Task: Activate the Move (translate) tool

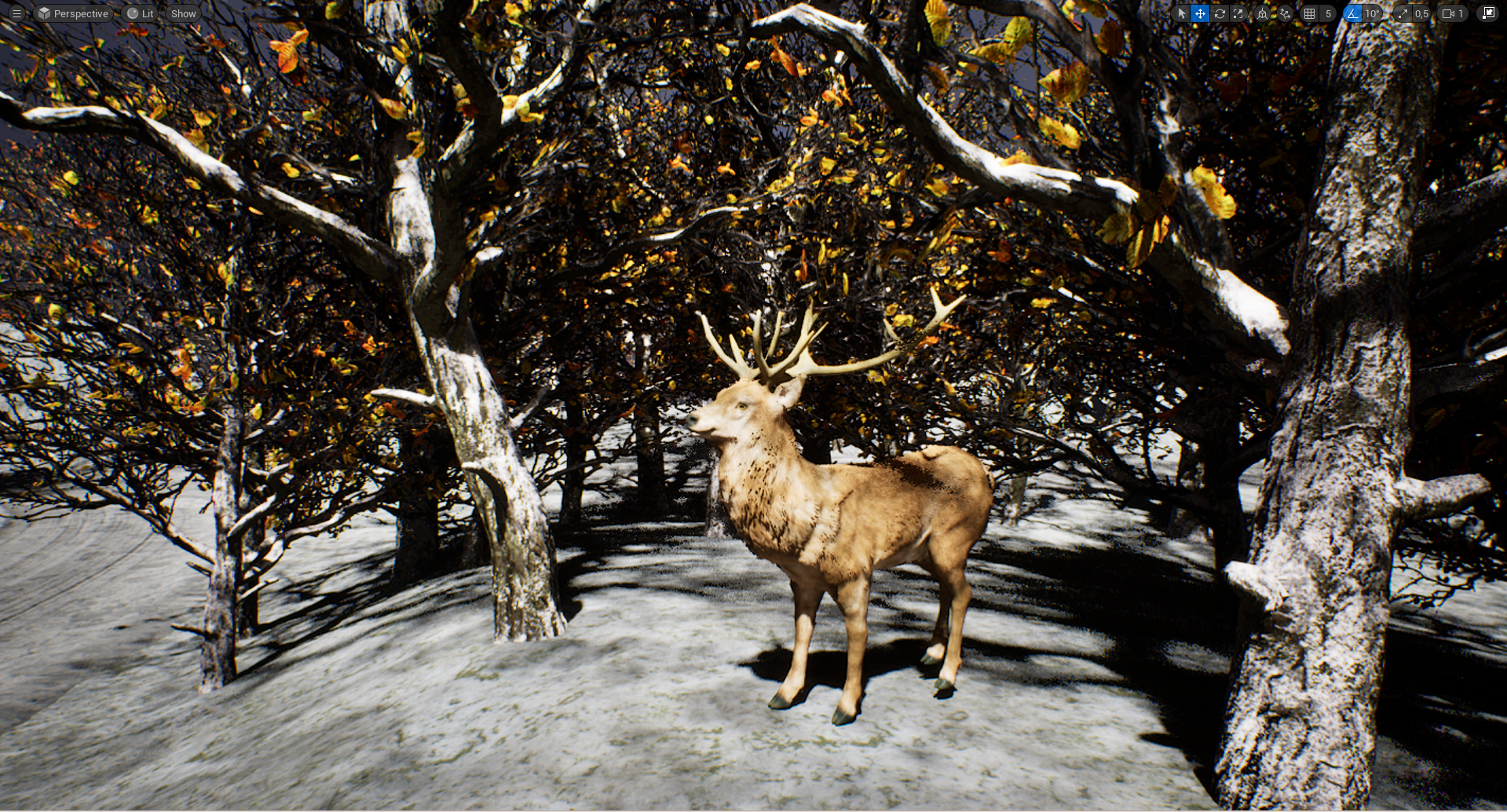Action: tap(1200, 13)
